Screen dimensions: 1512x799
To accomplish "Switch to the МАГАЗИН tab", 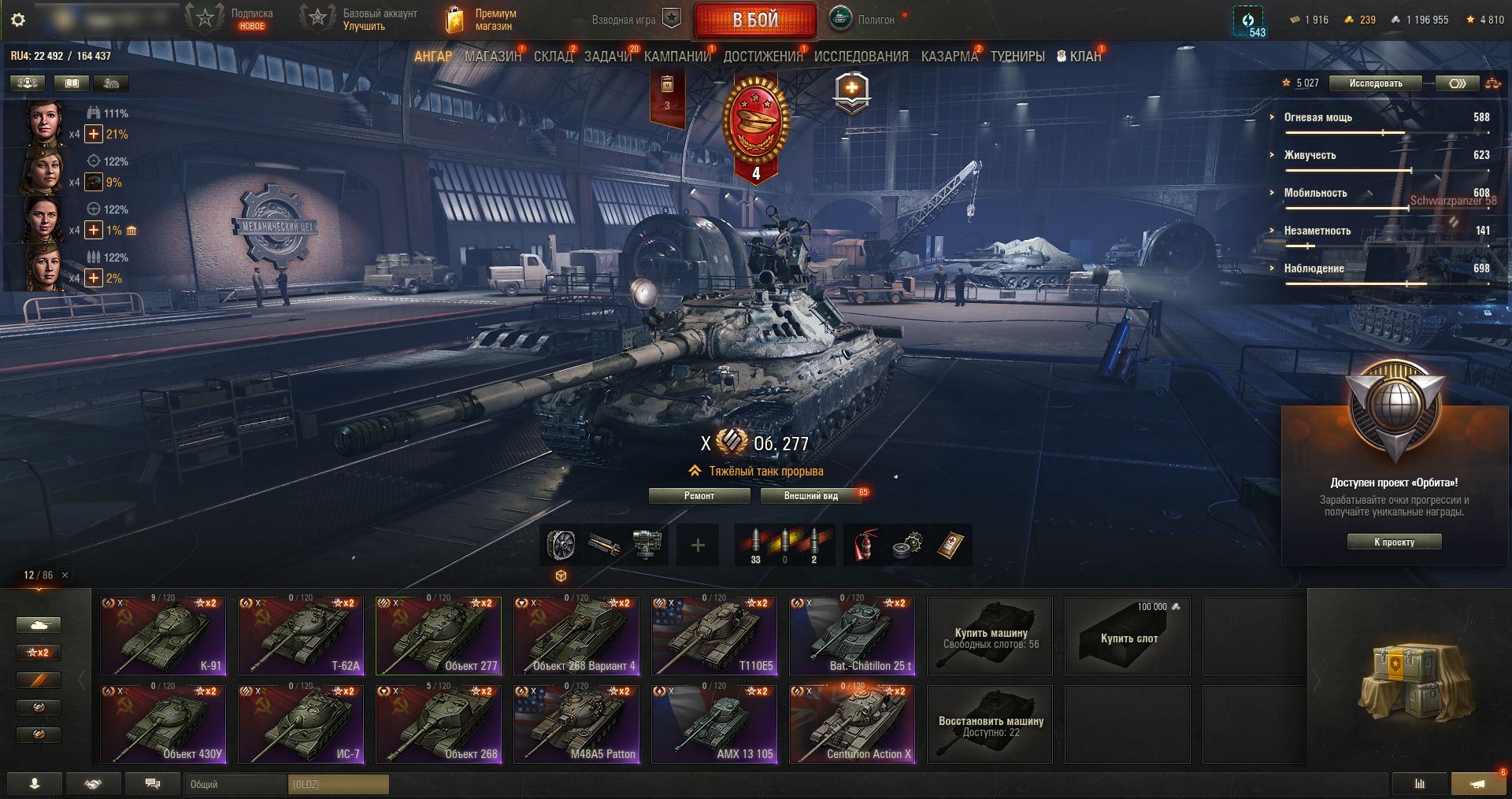I will tap(493, 57).
